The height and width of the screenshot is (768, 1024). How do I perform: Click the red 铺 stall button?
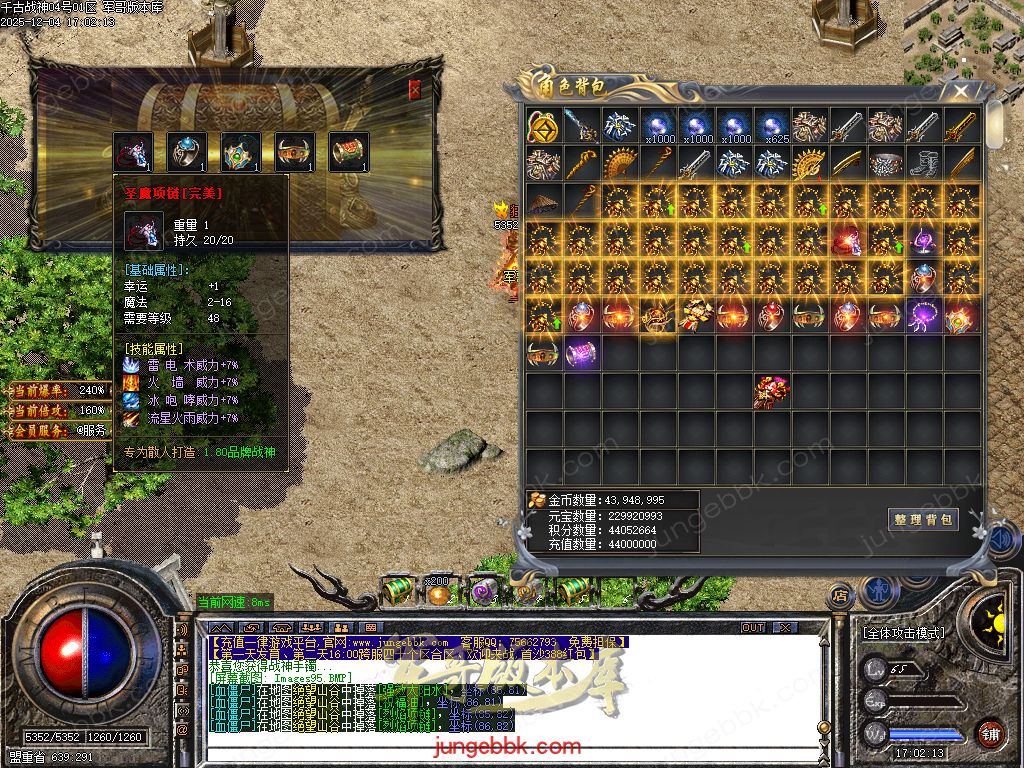click(990, 733)
